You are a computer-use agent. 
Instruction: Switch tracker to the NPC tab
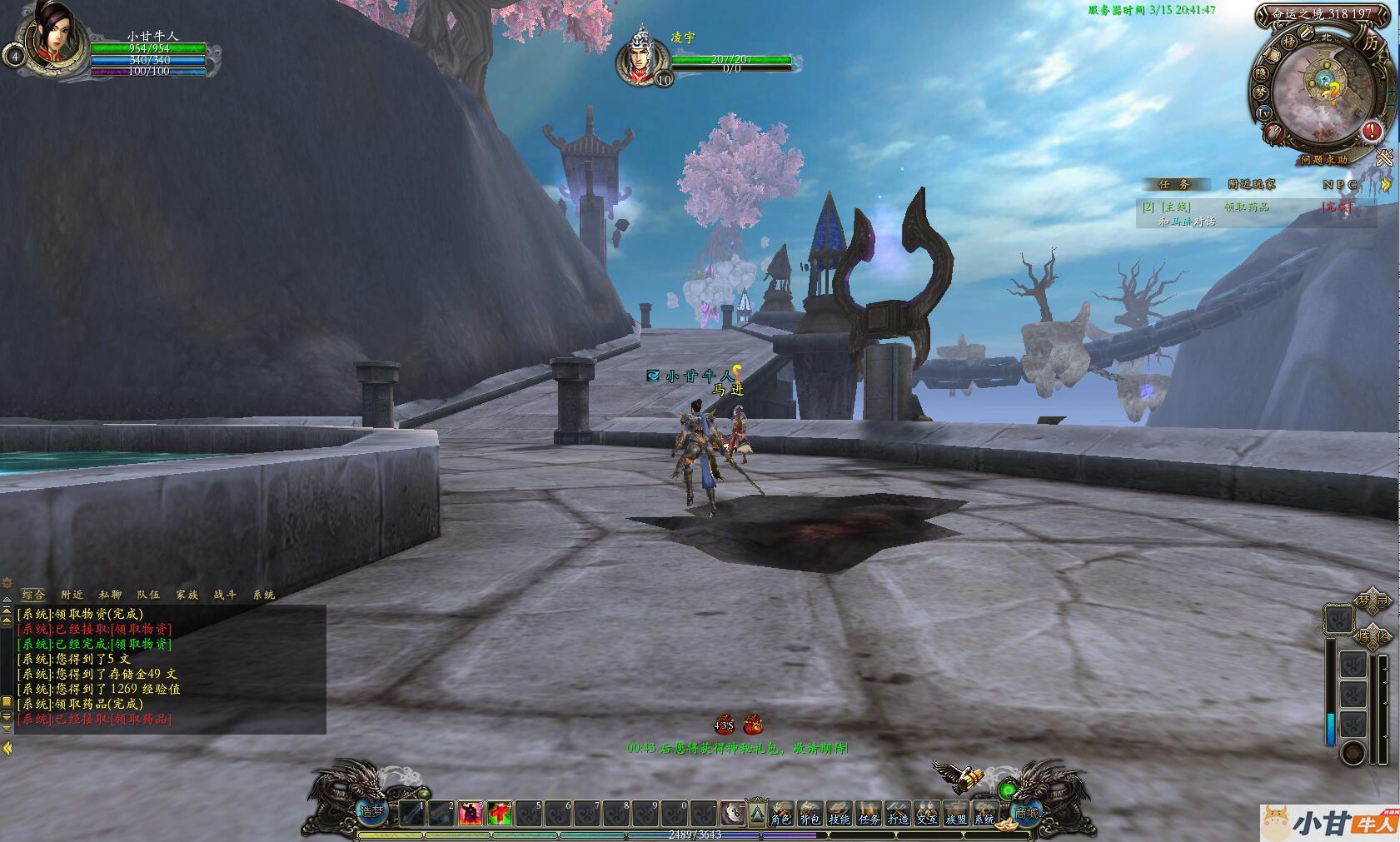[1339, 185]
